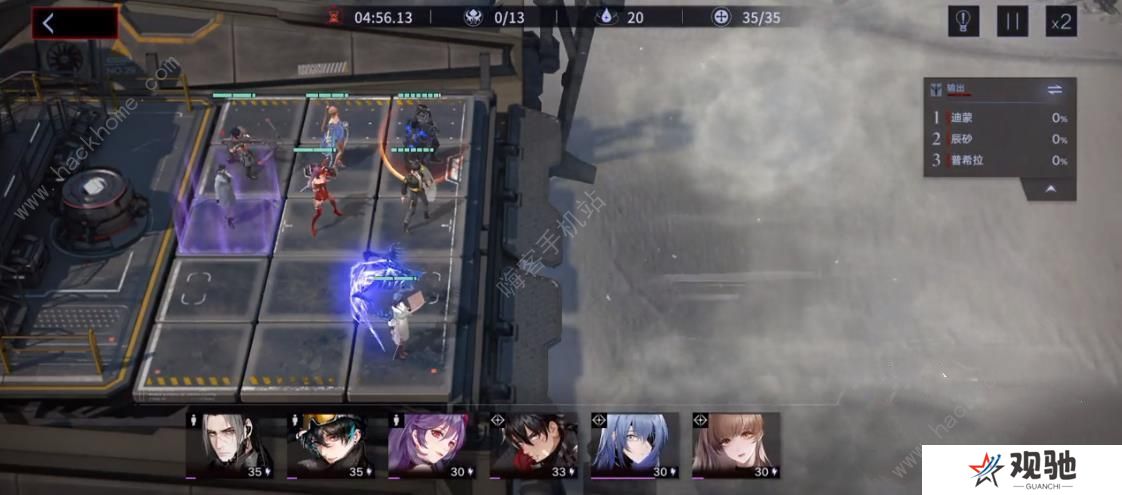Screen dimensions: 1122x495
Task: Open the lightbulb hint button
Action: coord(963,21)
